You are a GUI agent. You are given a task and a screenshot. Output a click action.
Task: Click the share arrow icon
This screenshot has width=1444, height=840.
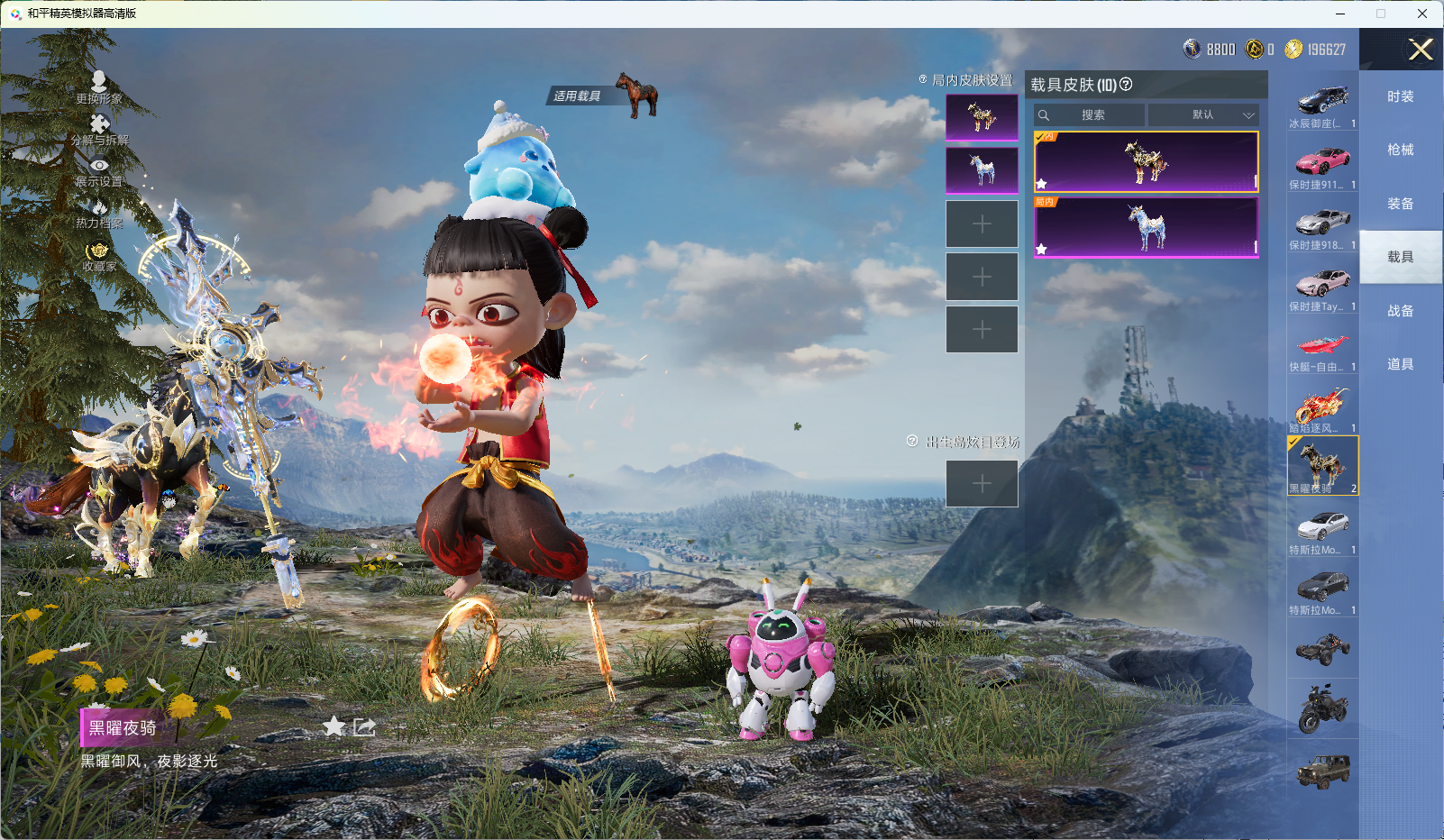pyautogui.click(x=364, y=726)
